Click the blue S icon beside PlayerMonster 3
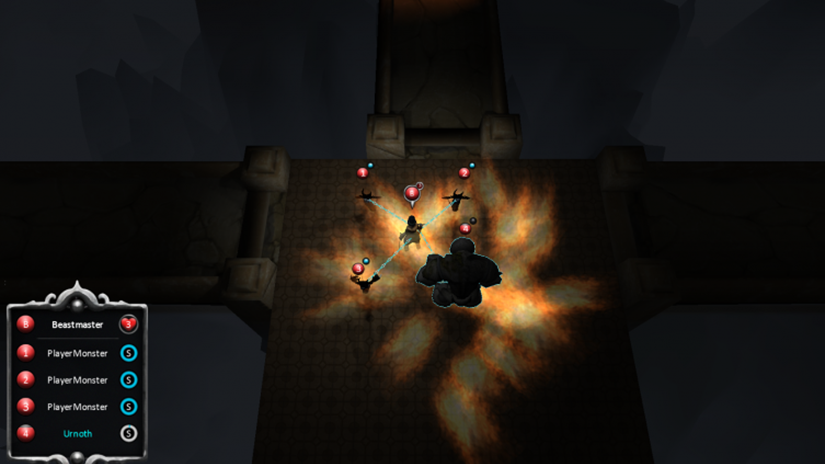Viewport: 825px width, 464px height. [x=128, y=407]
